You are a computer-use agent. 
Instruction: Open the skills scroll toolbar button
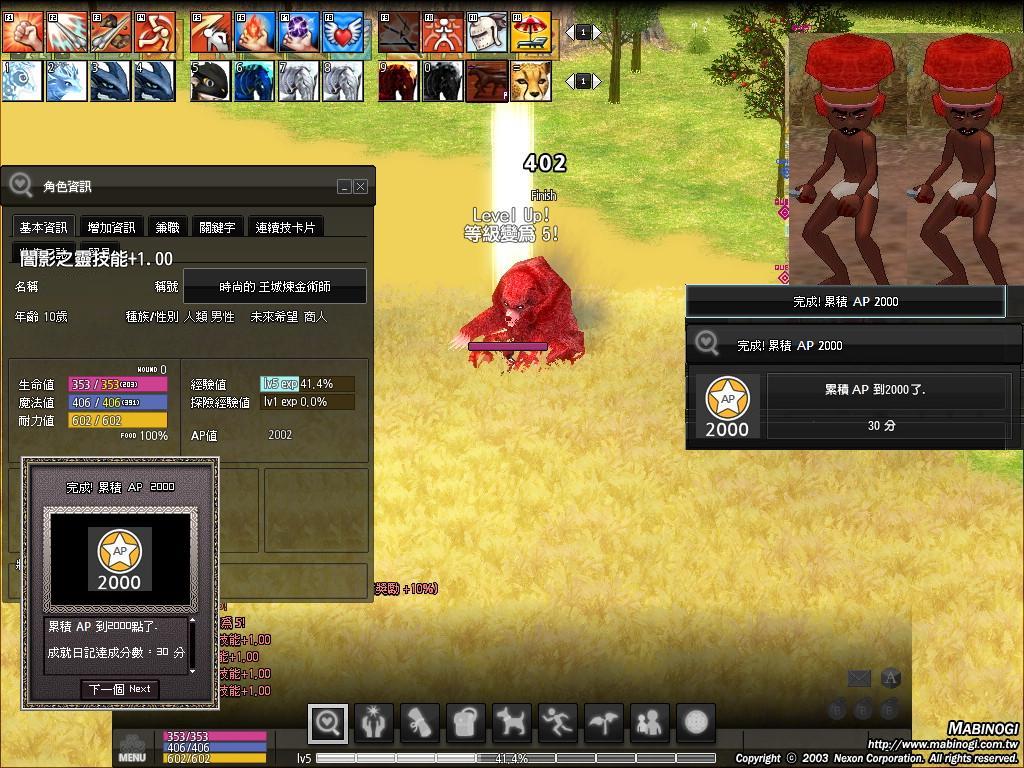(420, 722)
